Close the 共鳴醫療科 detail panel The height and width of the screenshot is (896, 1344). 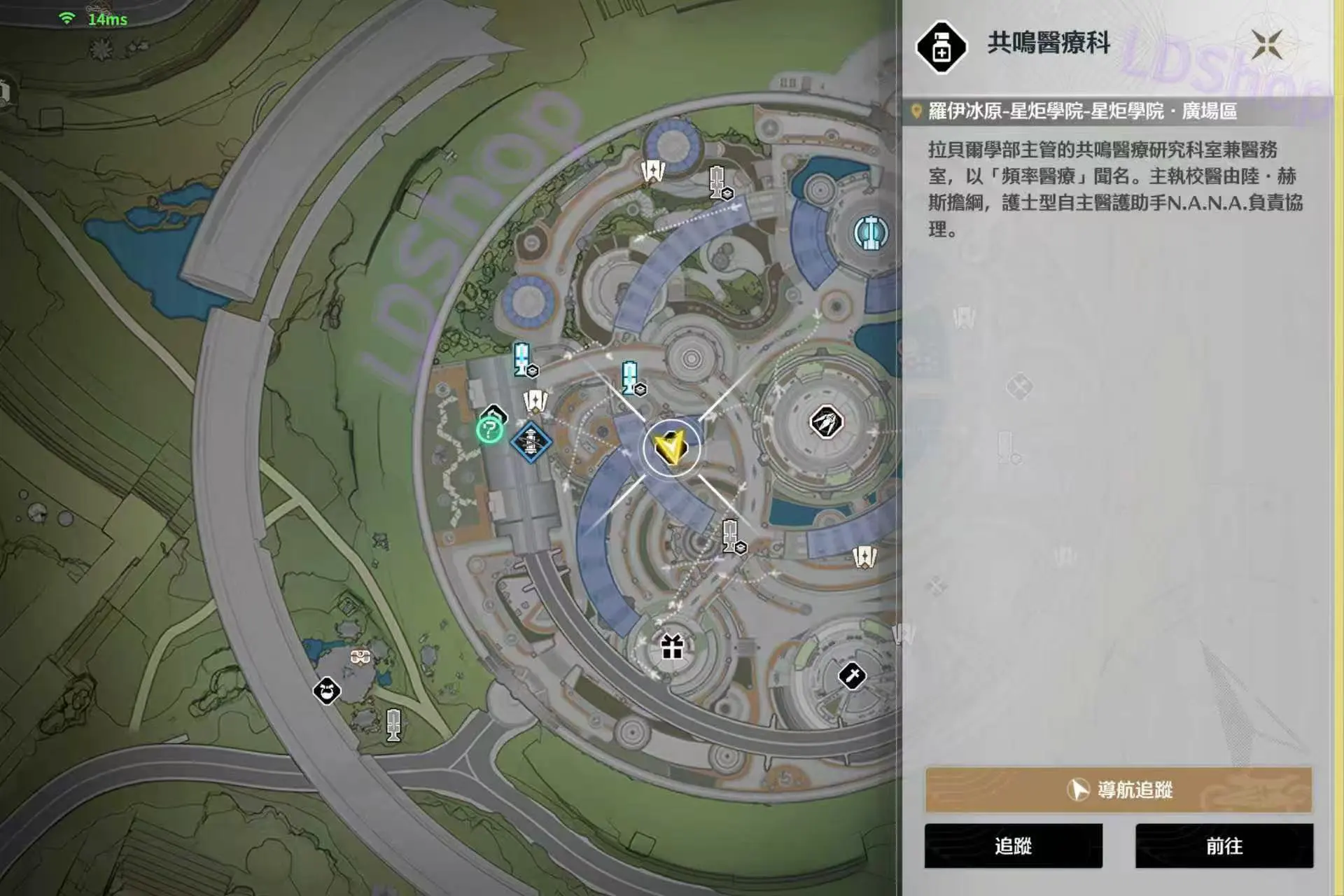click(1268, 43)
